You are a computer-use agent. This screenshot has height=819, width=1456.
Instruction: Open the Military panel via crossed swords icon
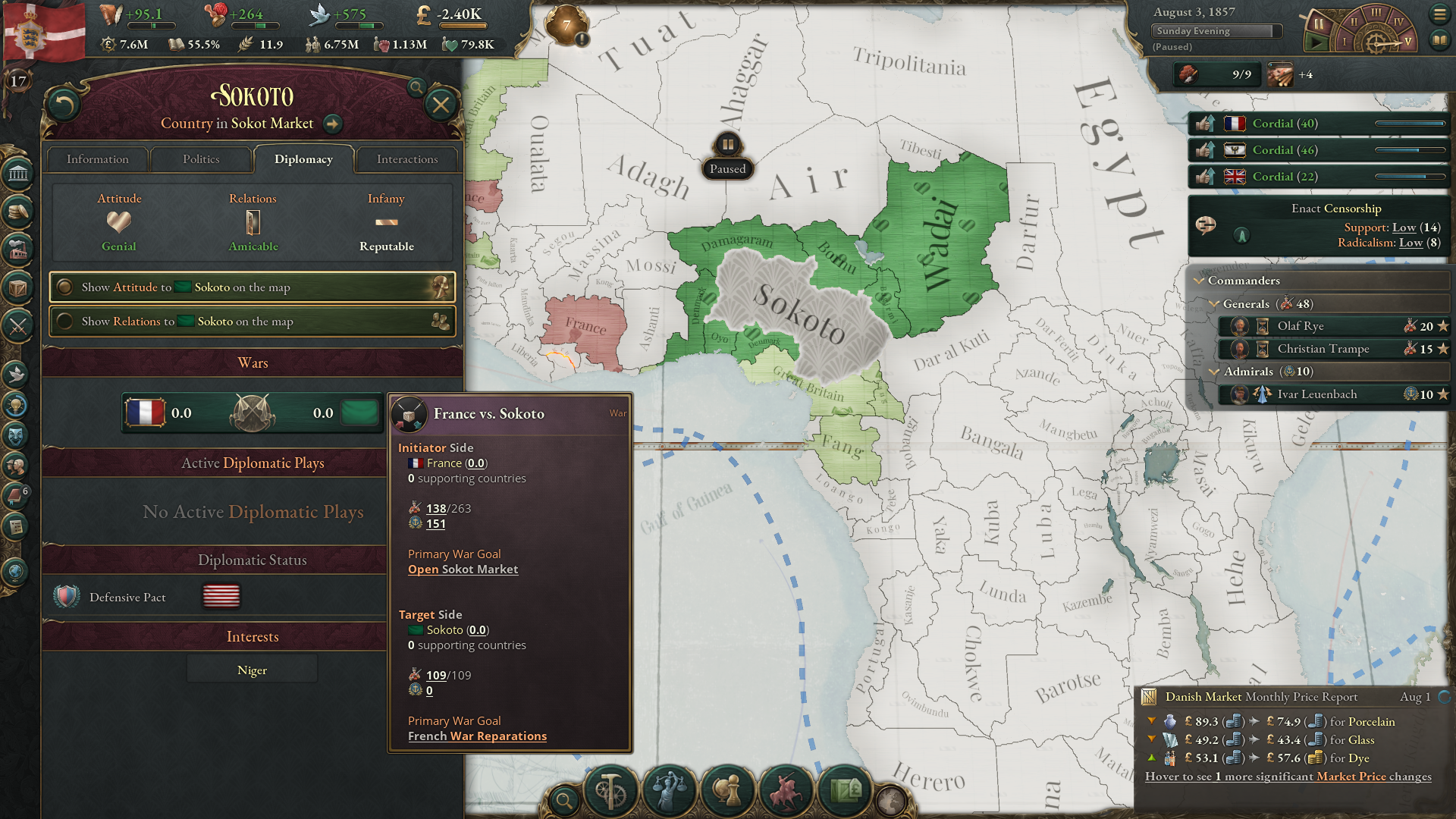pyautogui.click(x=18, y=326)
